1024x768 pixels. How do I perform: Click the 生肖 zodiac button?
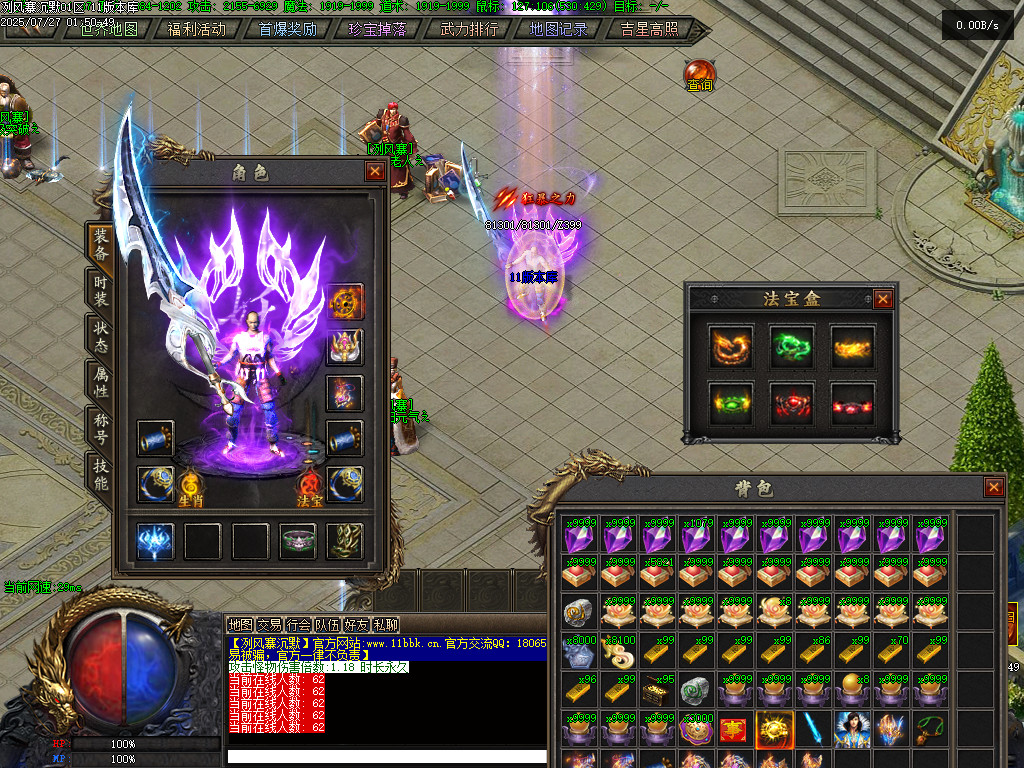[x=191, y=487]
